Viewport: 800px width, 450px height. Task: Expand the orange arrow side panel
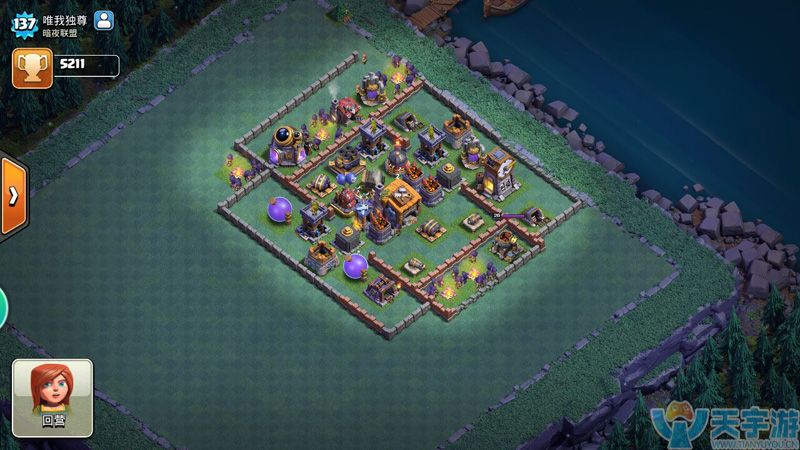pyautogui.click(x=12, y=196)
